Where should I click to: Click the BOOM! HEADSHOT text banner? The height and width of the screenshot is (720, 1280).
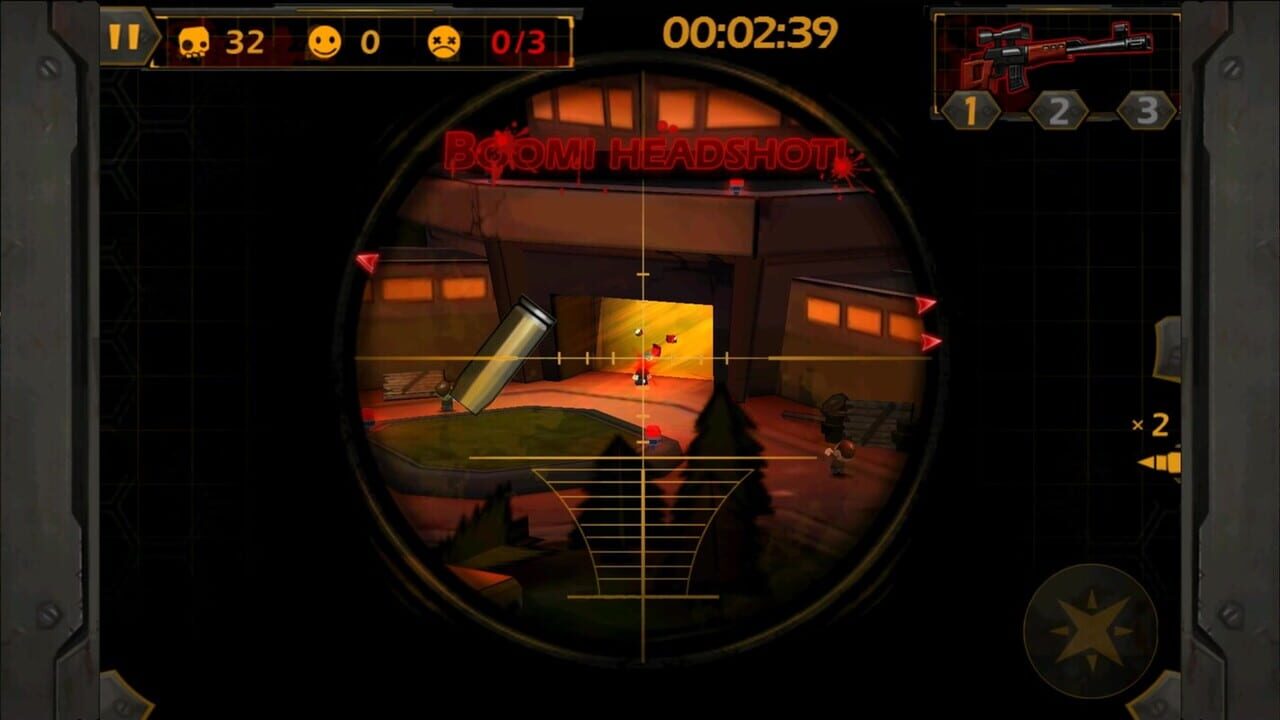point(645,152)
